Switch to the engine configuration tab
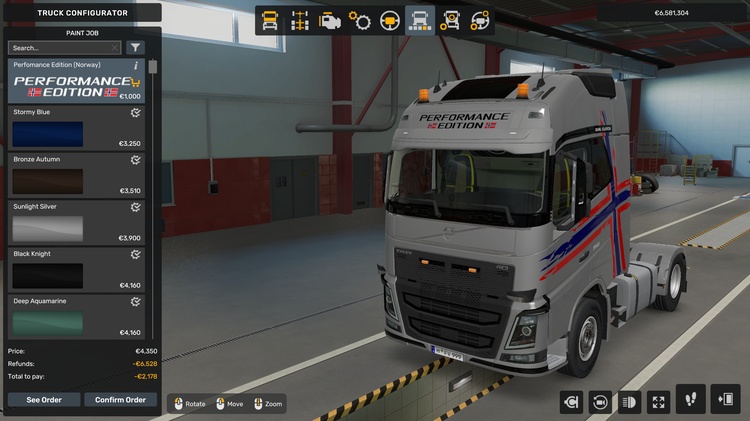 tap(329, 20)
